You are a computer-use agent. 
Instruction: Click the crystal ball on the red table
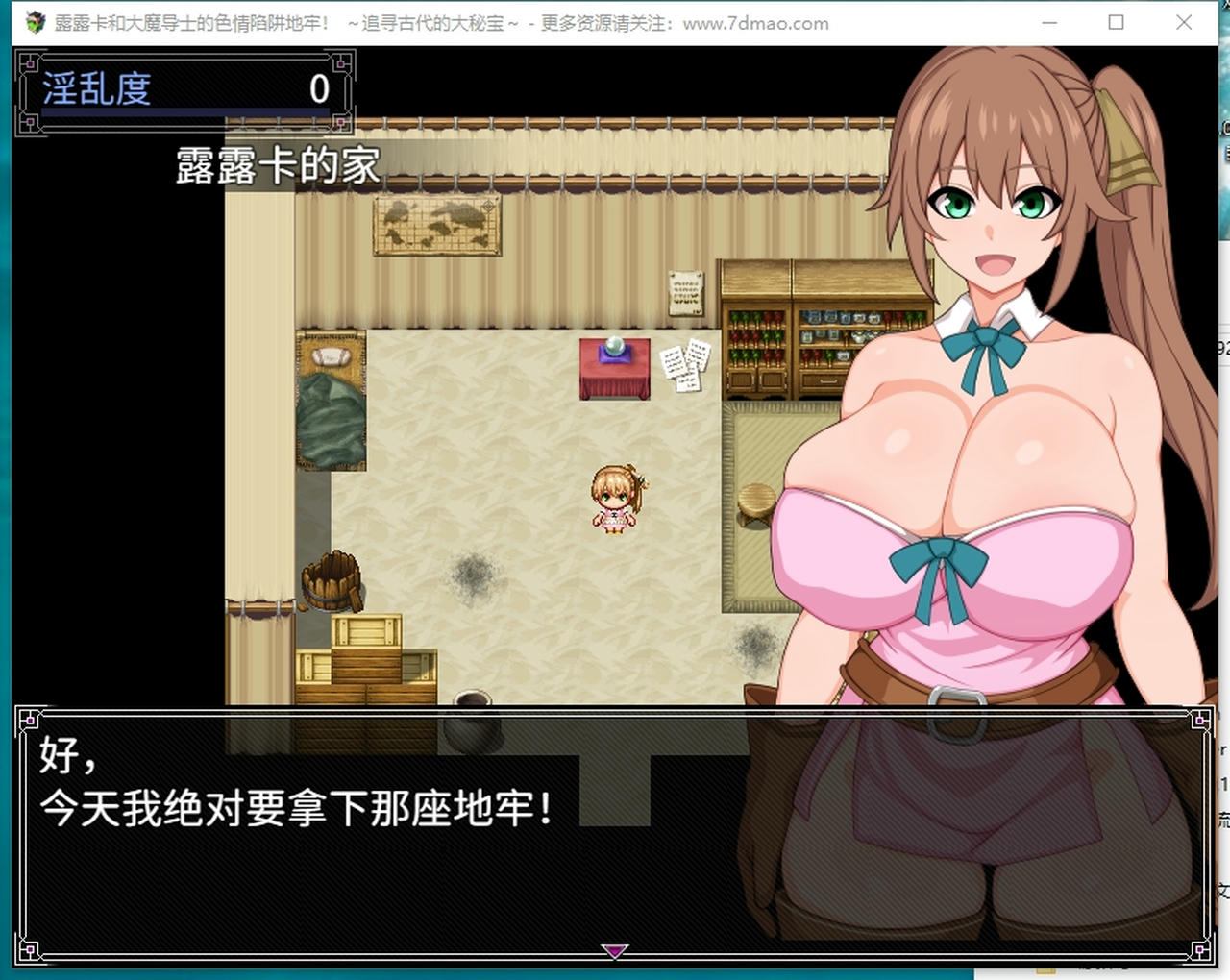[x=613, y=348]
